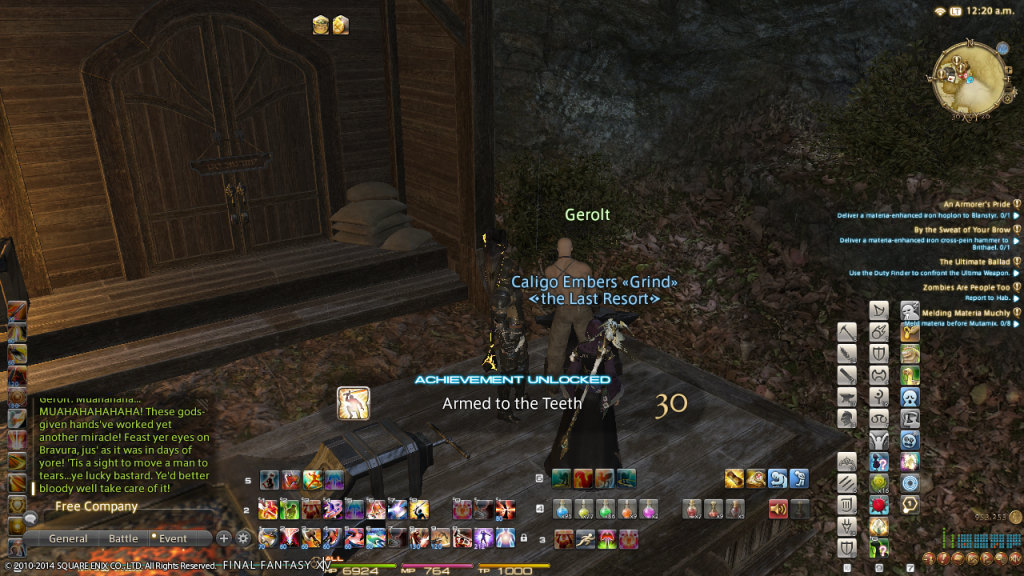Open the Event chat tab
This screenshot has height=576, width=1024.
172,538
